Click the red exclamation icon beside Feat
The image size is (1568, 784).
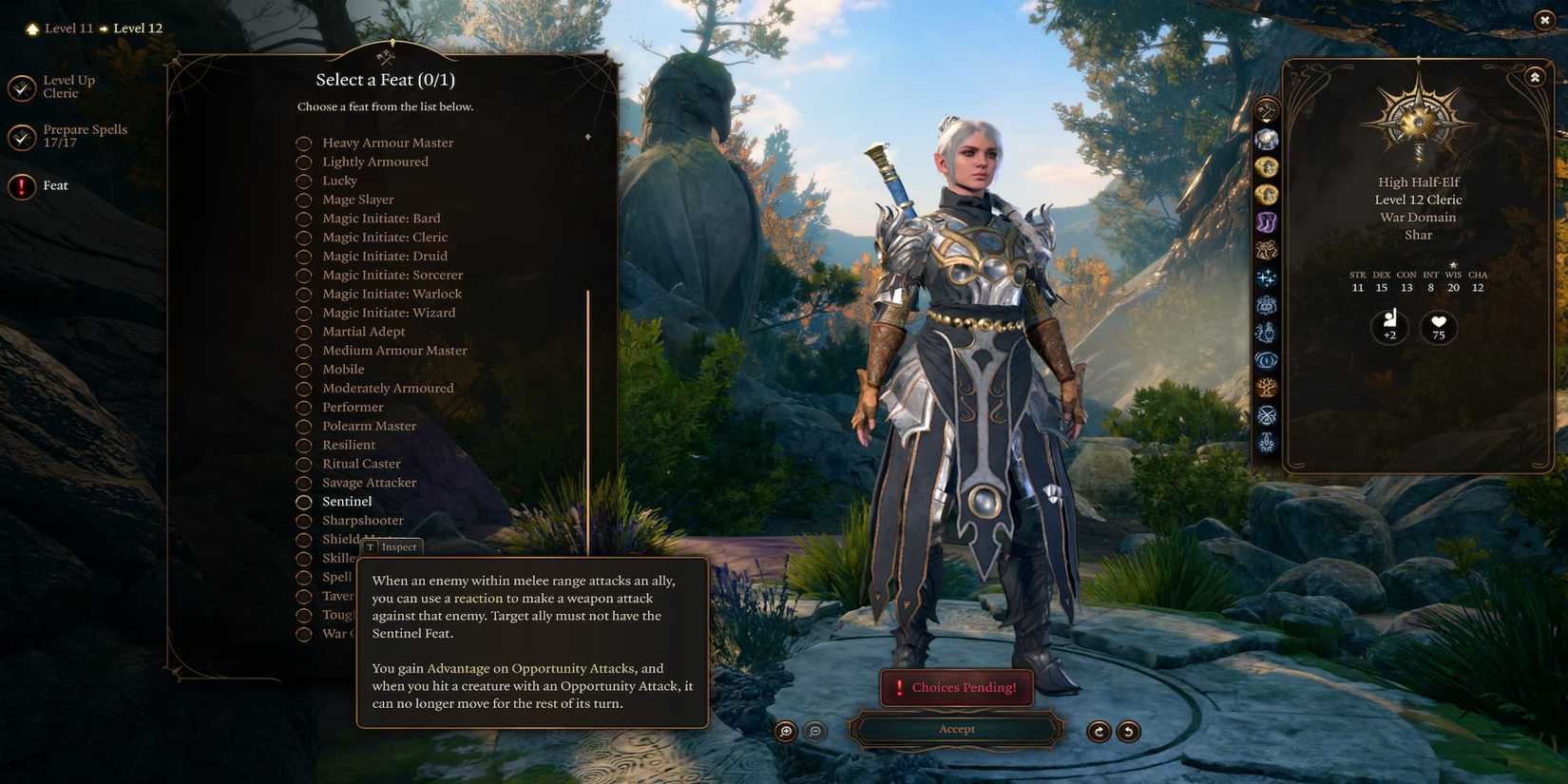click(x=21, y=186)
